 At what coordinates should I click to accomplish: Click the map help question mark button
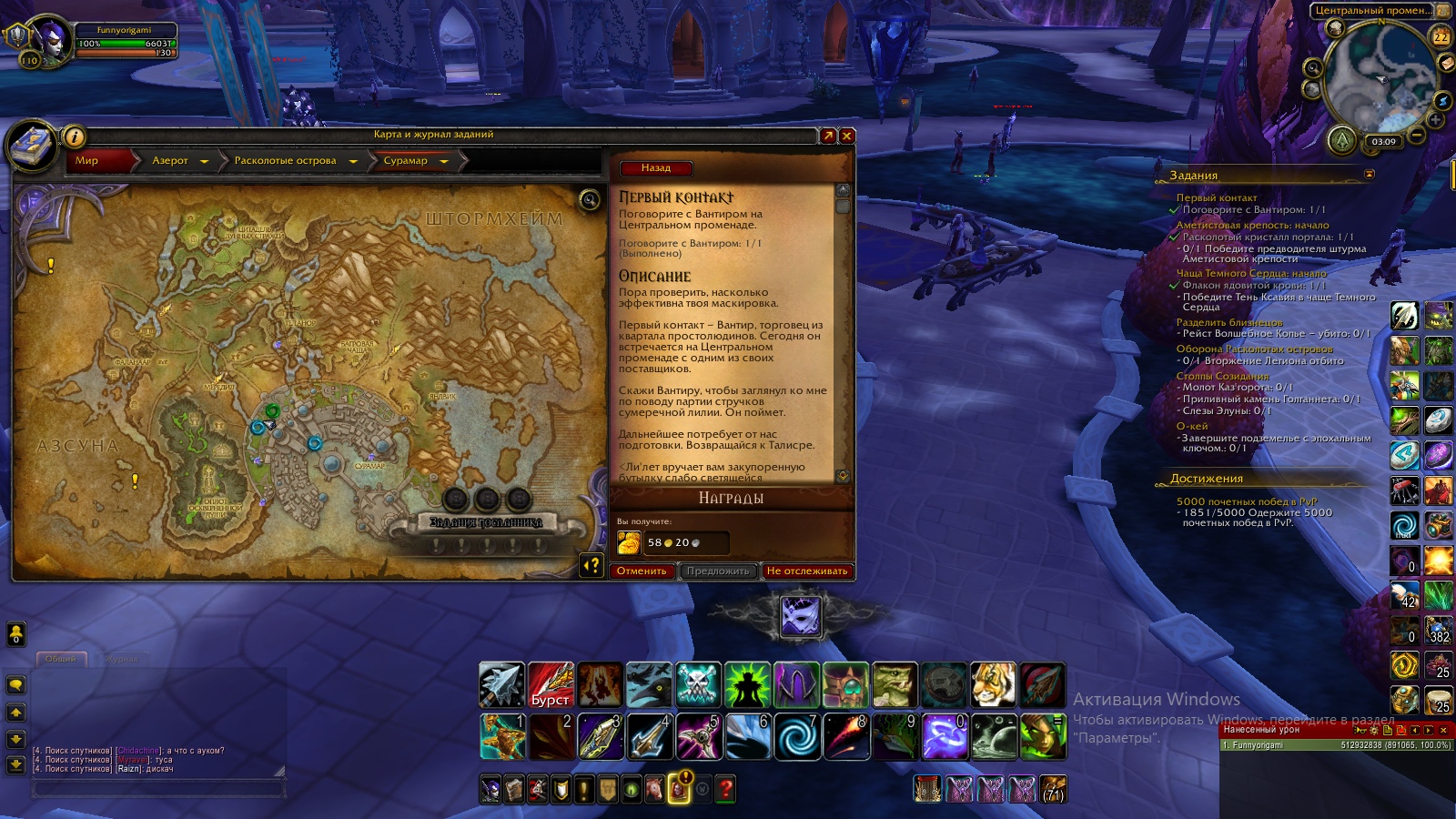tap(591, 566)
